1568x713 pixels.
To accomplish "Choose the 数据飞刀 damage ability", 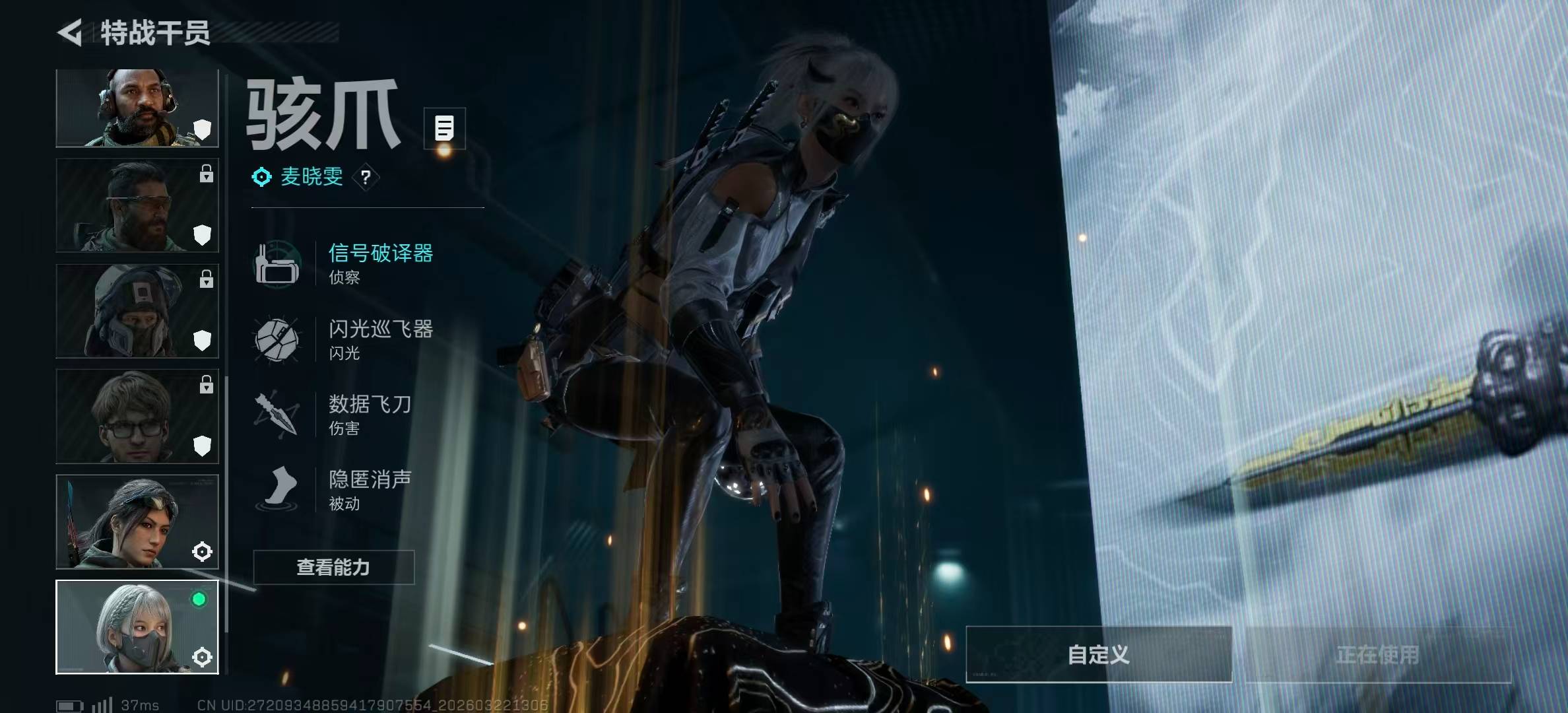I will [x=370, y=414].
